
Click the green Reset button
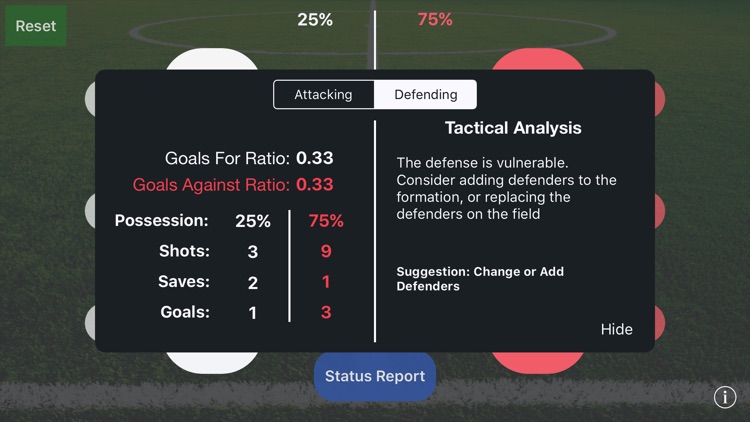coord(36,25)
